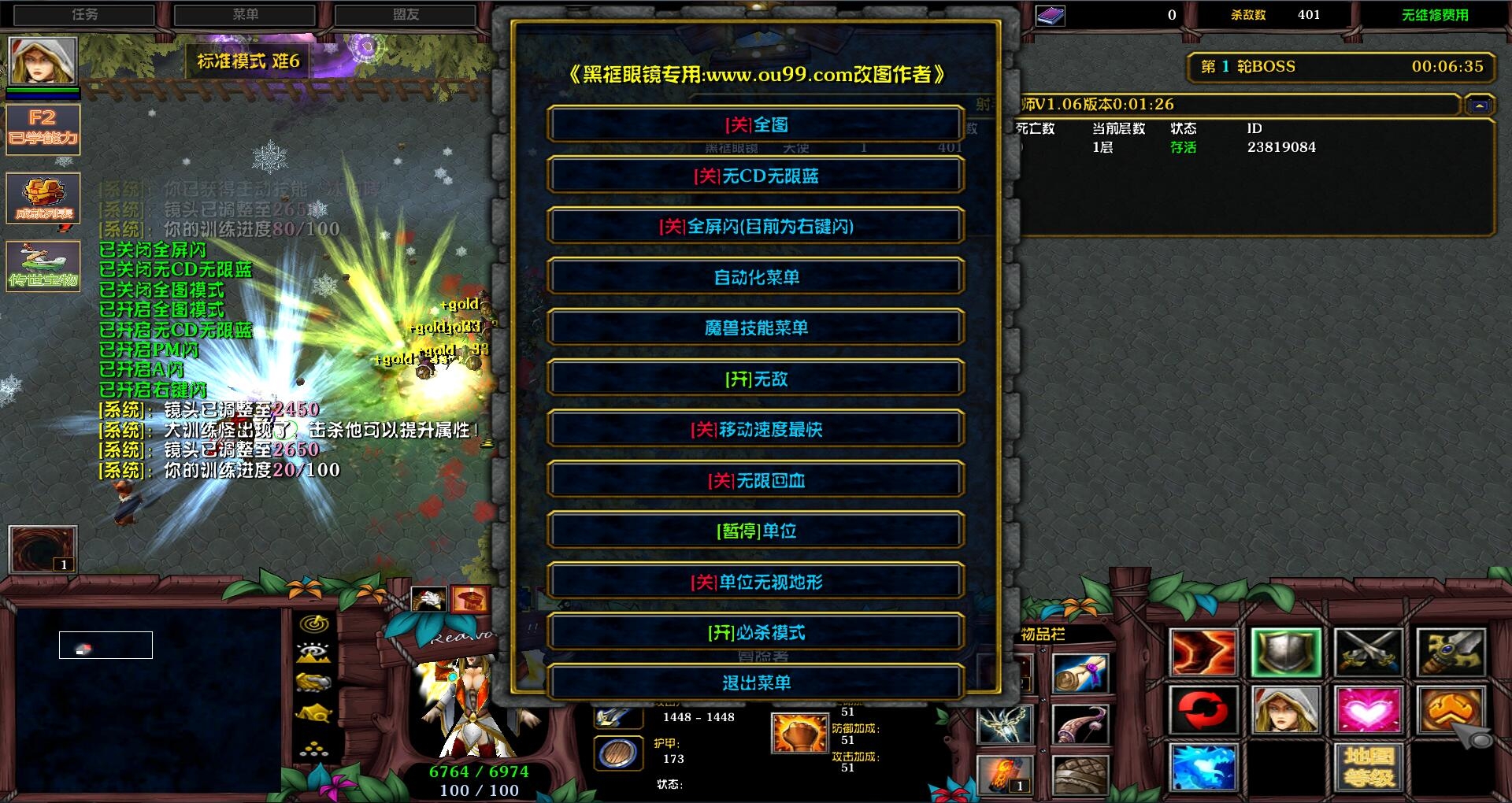Open the 魔兽技能菜单 submenu
Viewport: 1512px width, 803px height.
click(x=756, y=327)
